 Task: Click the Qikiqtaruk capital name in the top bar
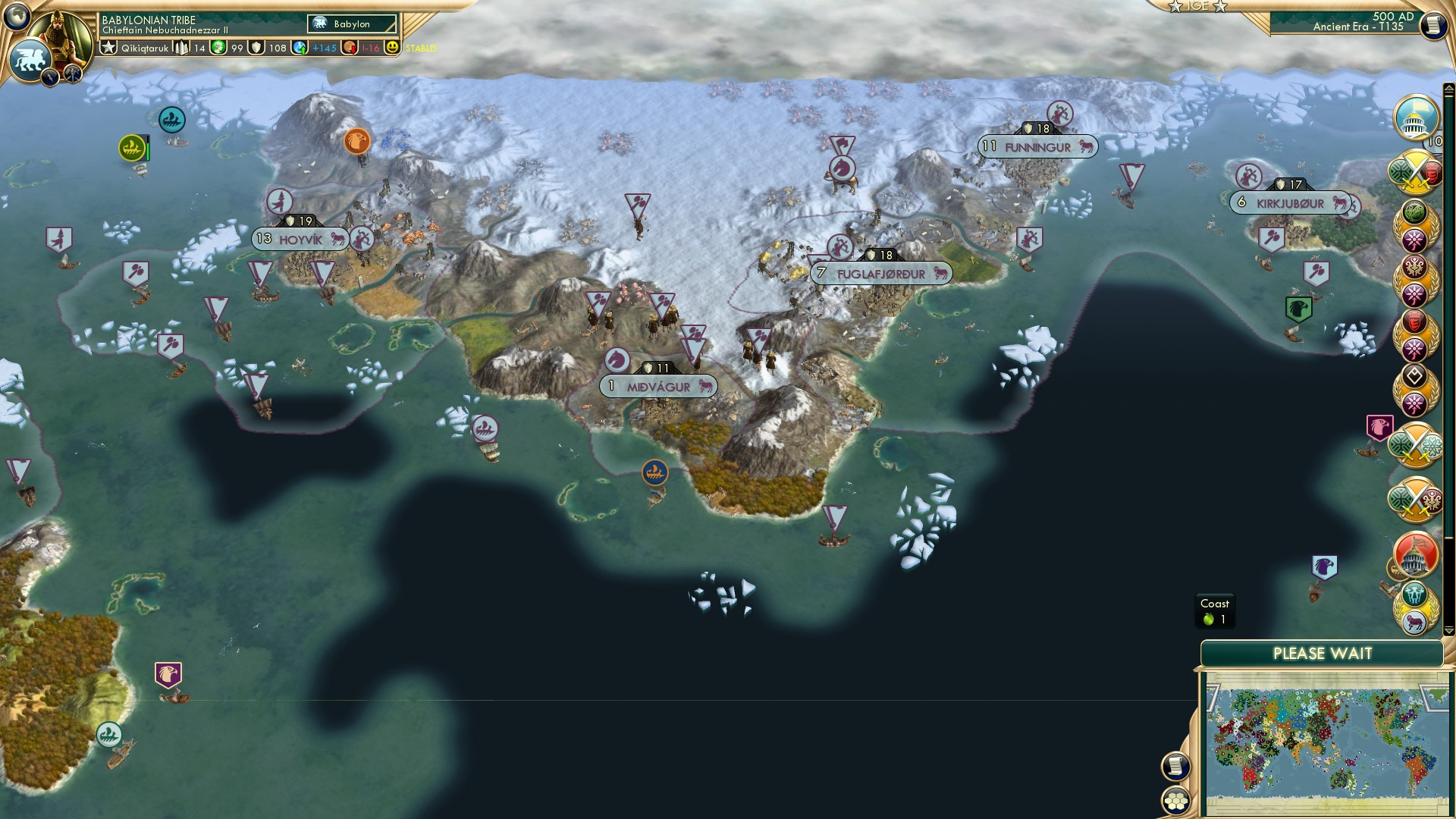point(146,47)
